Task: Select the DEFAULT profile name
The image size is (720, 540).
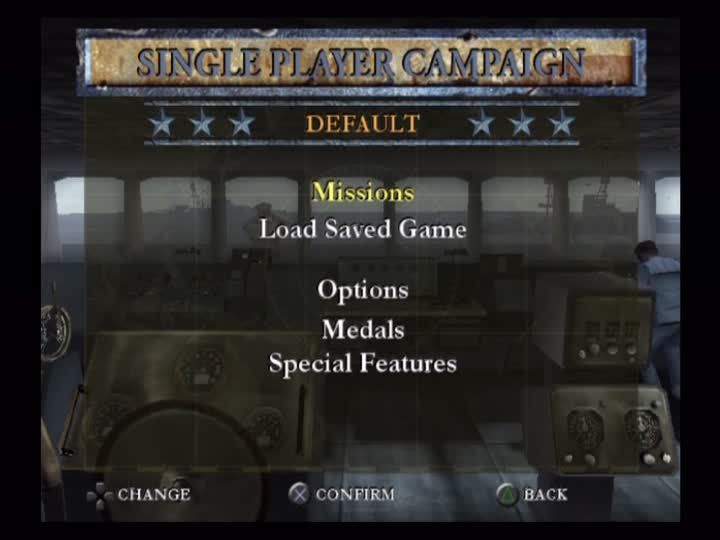Action: [362, 125]
